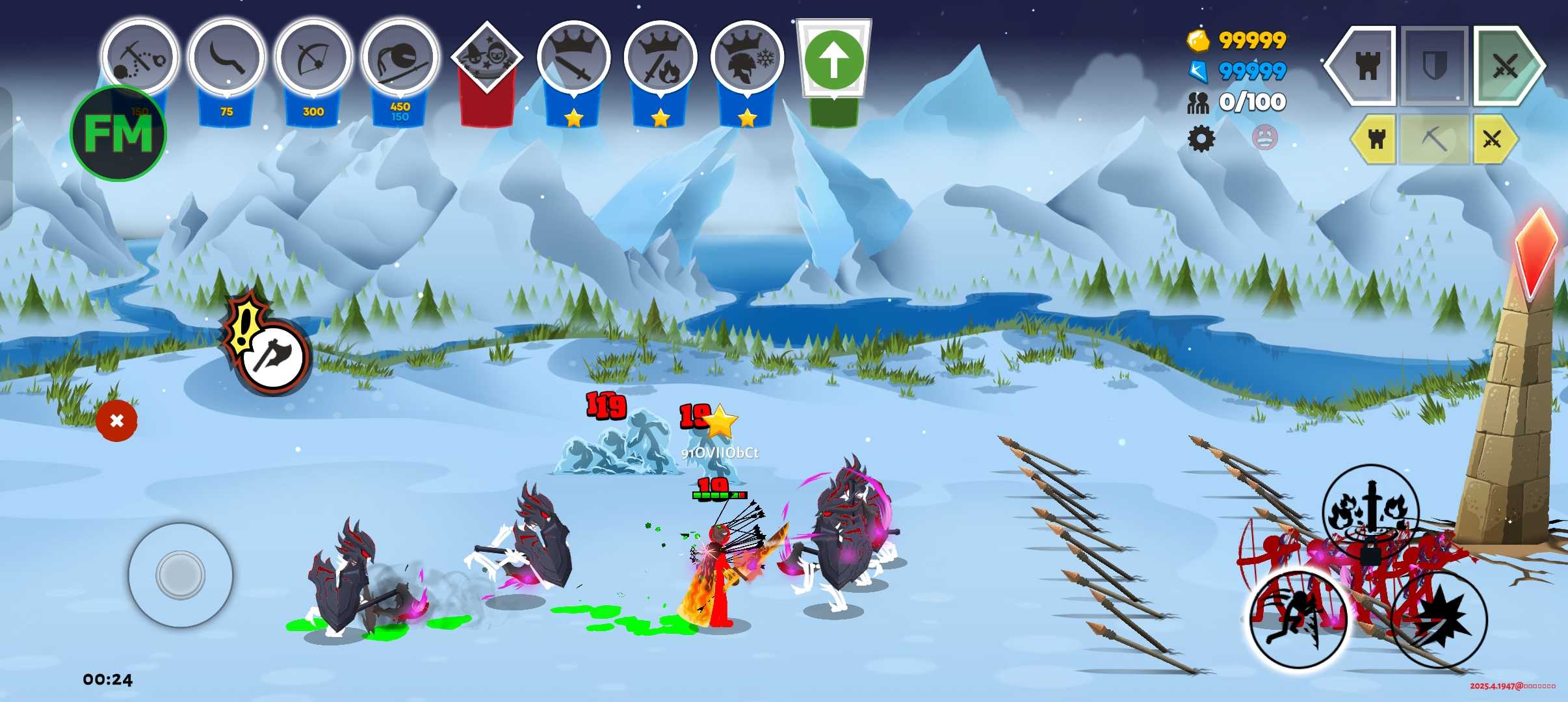
Task: Open the green FM overlay button
Action: (x=118, y=133)
